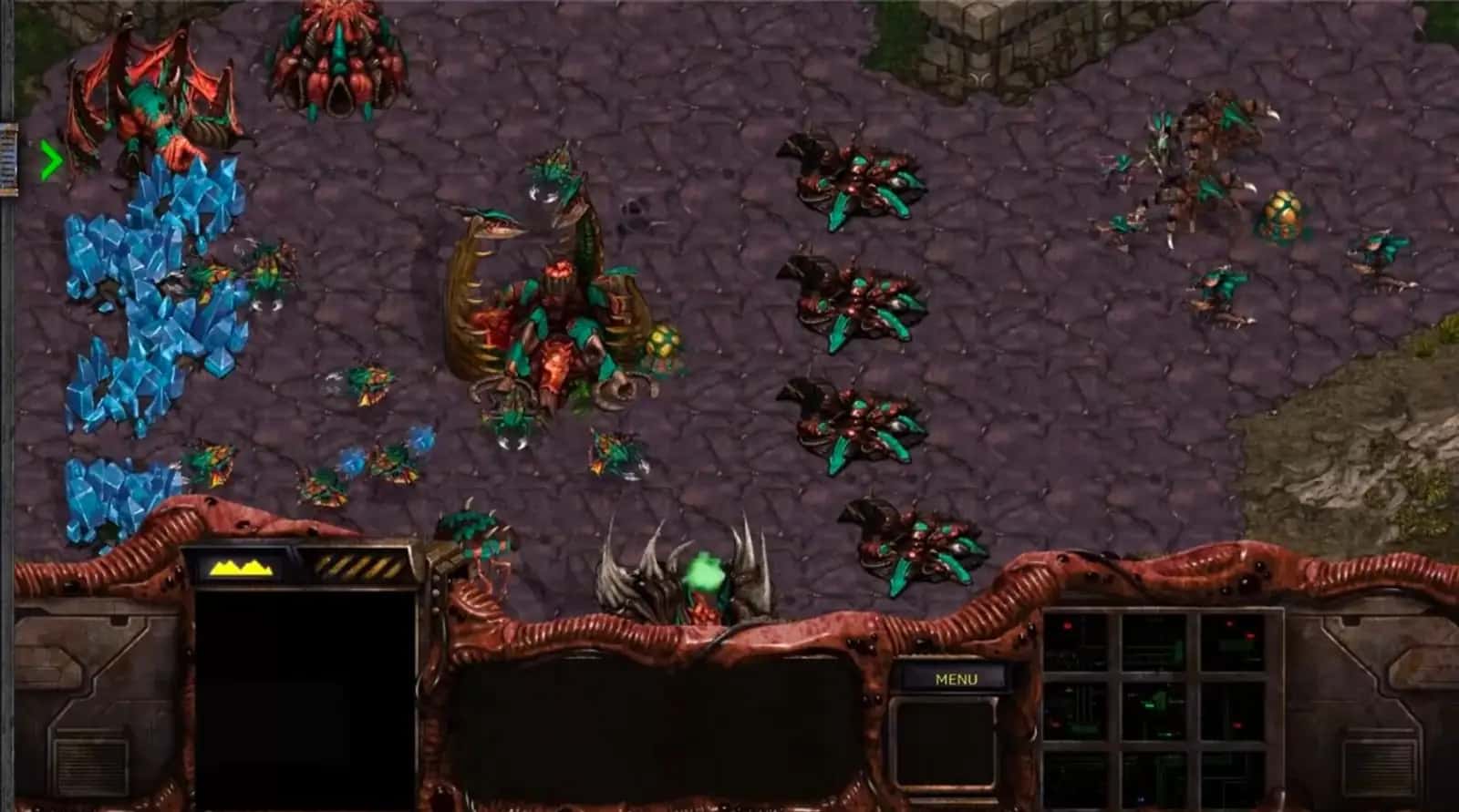This screenshot has width=1459, height=812.
Task: Open the MENU
Action: click(956, 679)
